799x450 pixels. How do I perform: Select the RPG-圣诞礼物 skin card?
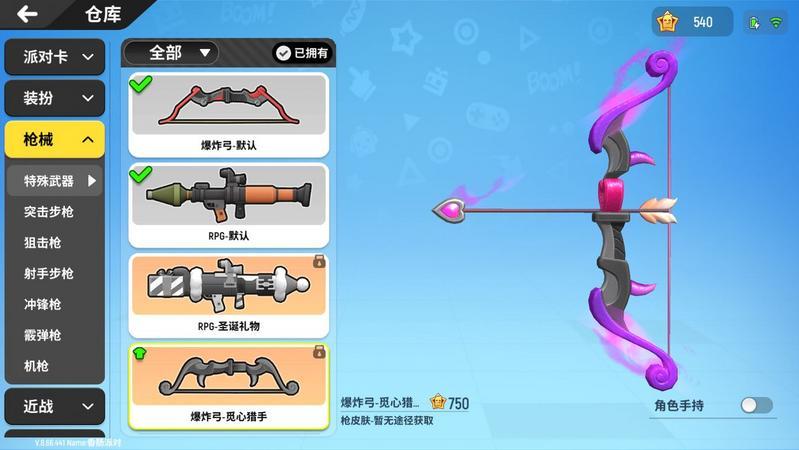pos(229,295)
